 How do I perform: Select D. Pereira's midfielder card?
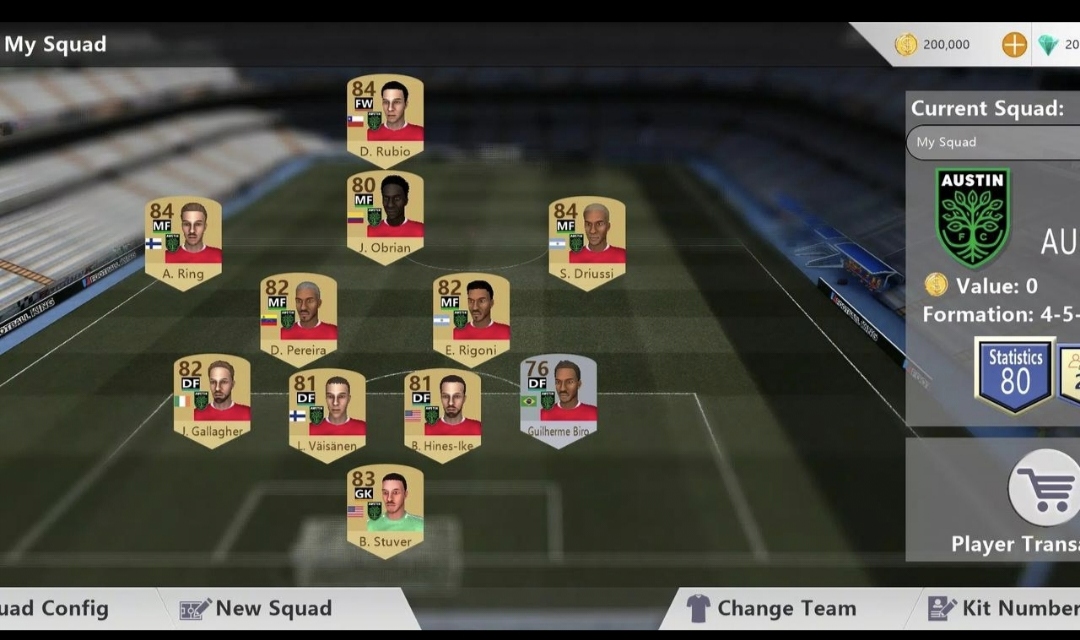299,317
